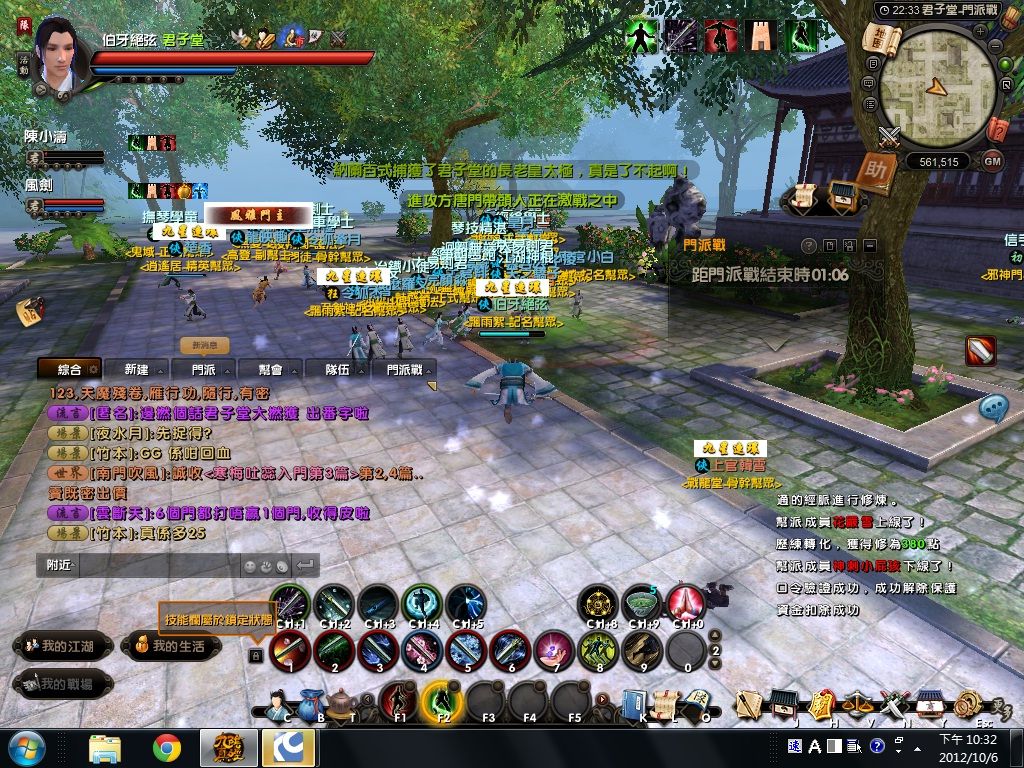Use the praying hands skill on Ctrl+0
Viewport: 1024px width, 768px height.
click(x=686, y=603)
